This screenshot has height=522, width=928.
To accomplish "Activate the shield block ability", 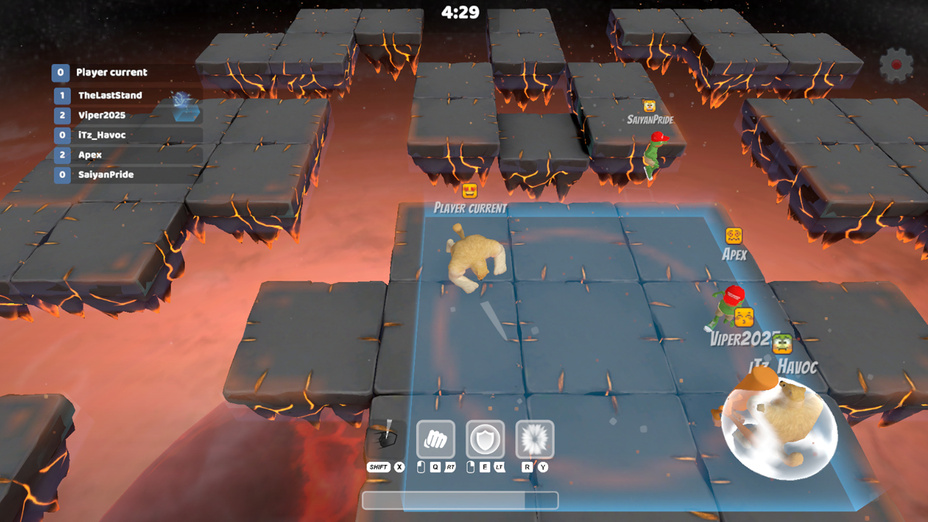I will pos(485,439).
